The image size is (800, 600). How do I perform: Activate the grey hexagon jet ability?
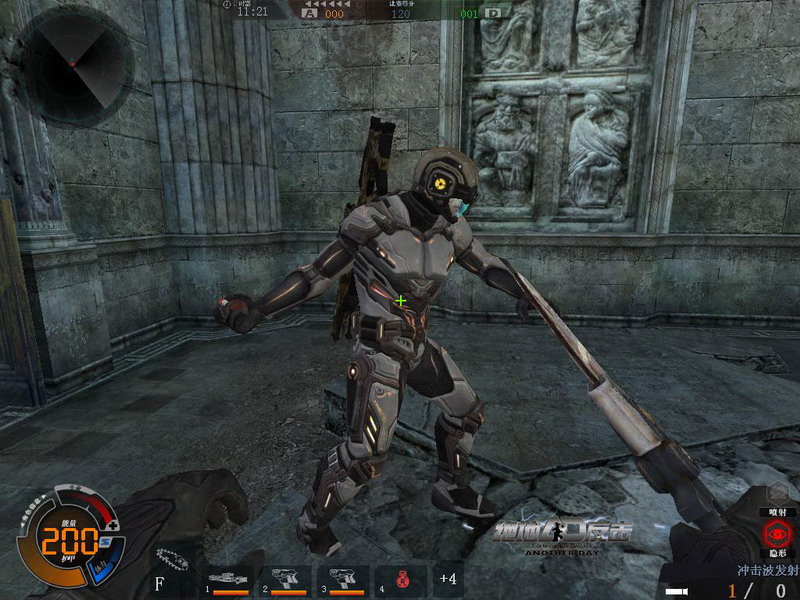(x=778, y=493)
